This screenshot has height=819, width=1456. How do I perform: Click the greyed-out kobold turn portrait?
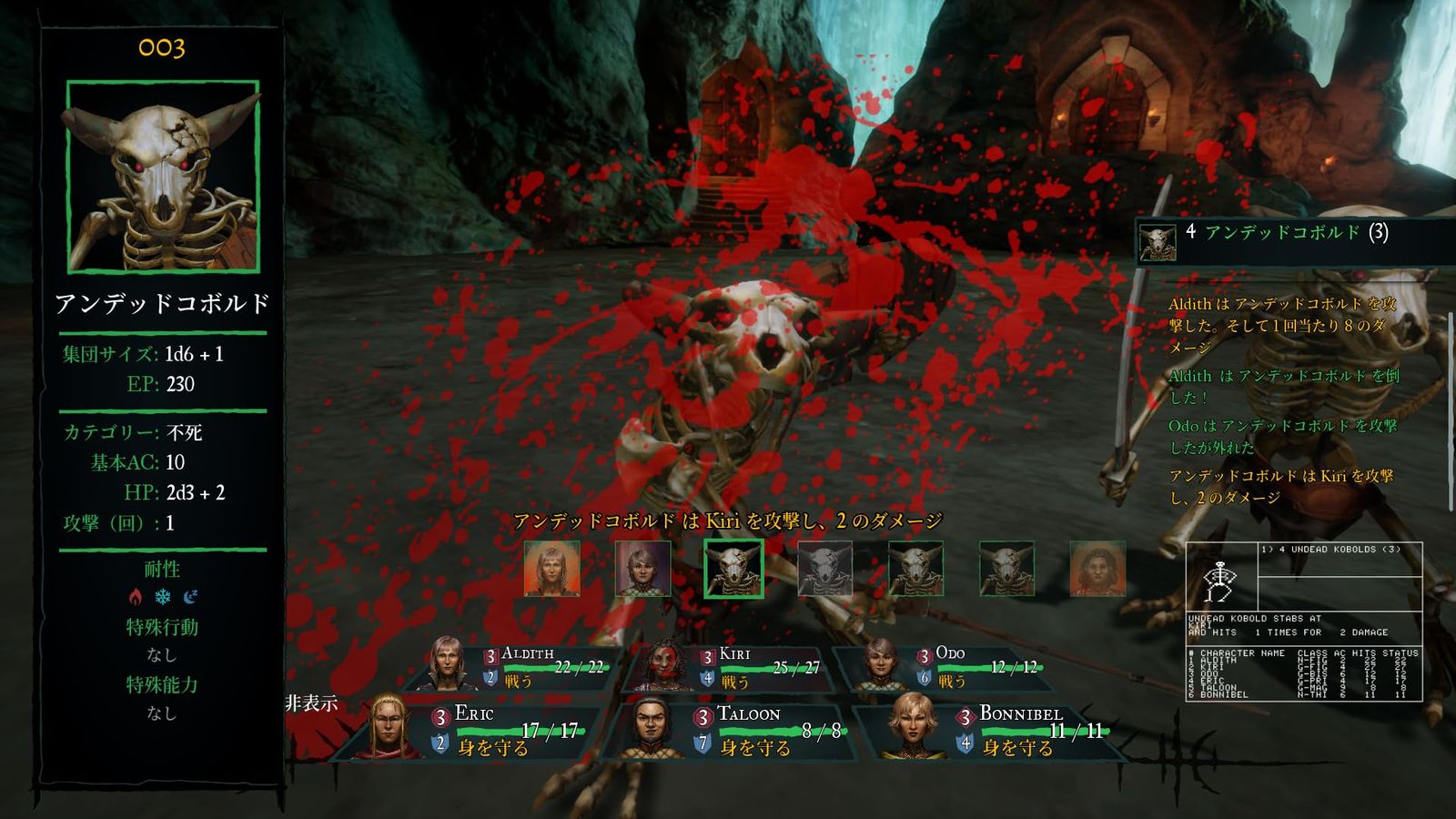point(824,569)
